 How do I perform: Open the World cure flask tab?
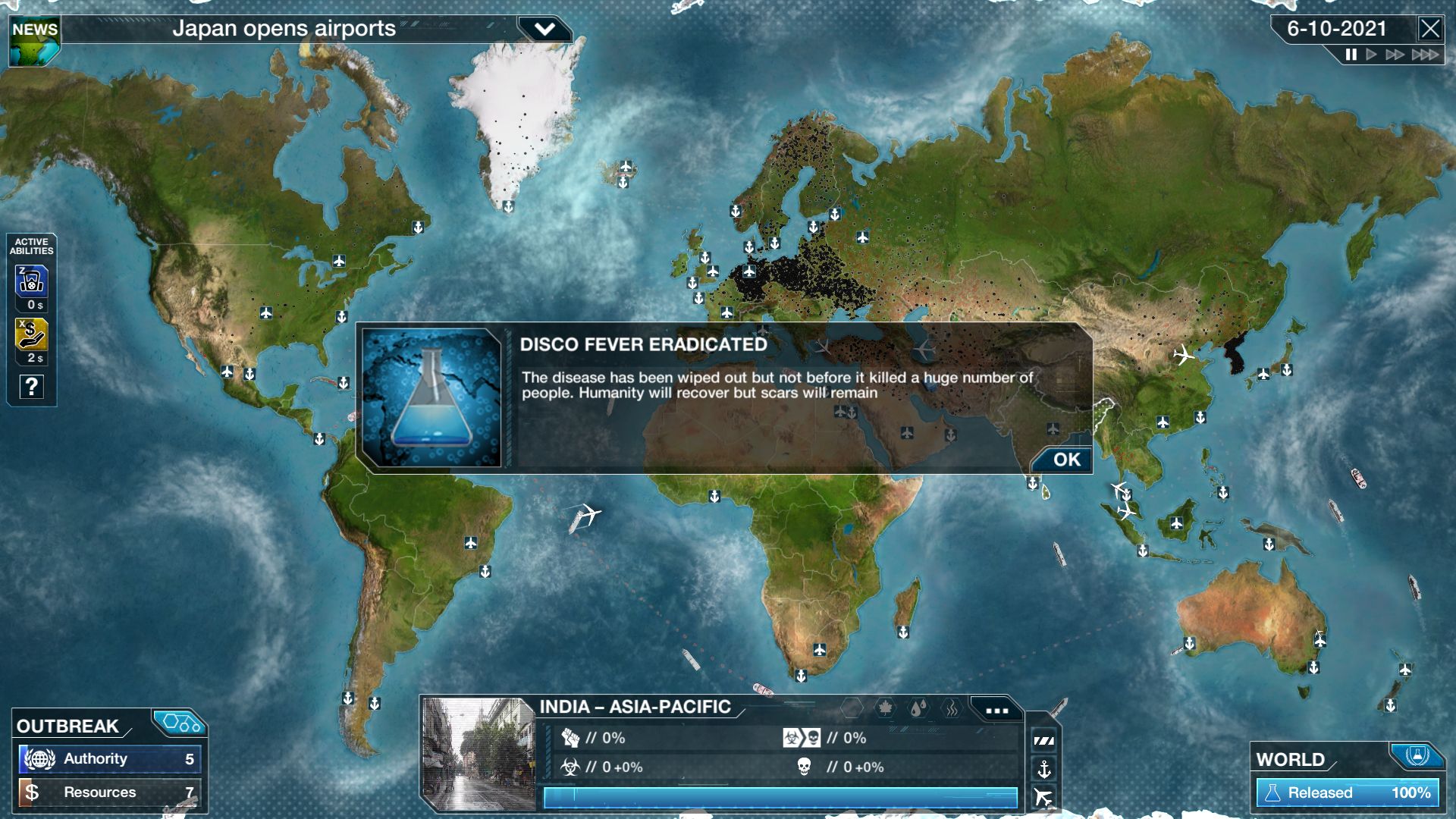coord(1416,755)
